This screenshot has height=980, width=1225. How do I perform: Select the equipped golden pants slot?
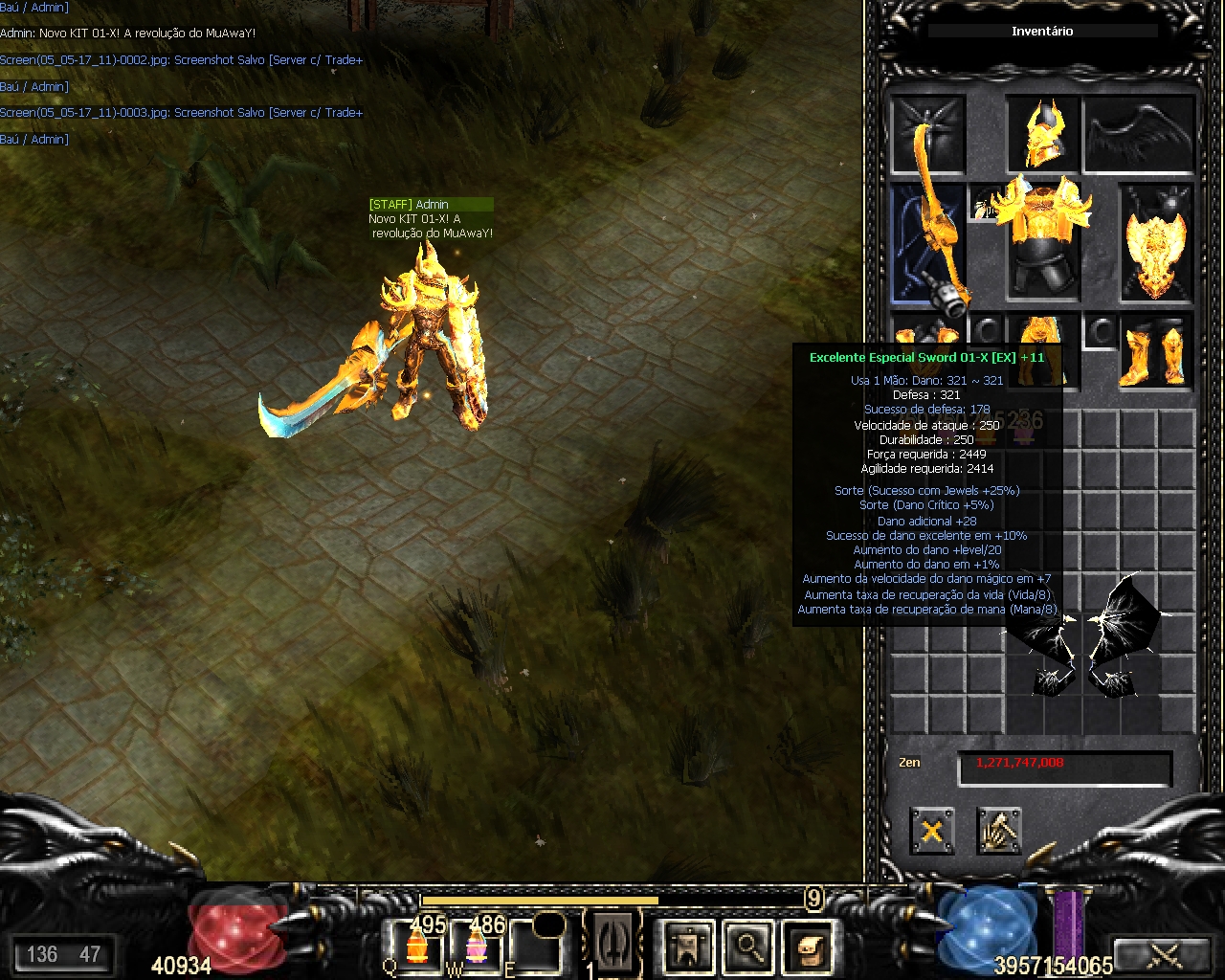coord(1042,337)
